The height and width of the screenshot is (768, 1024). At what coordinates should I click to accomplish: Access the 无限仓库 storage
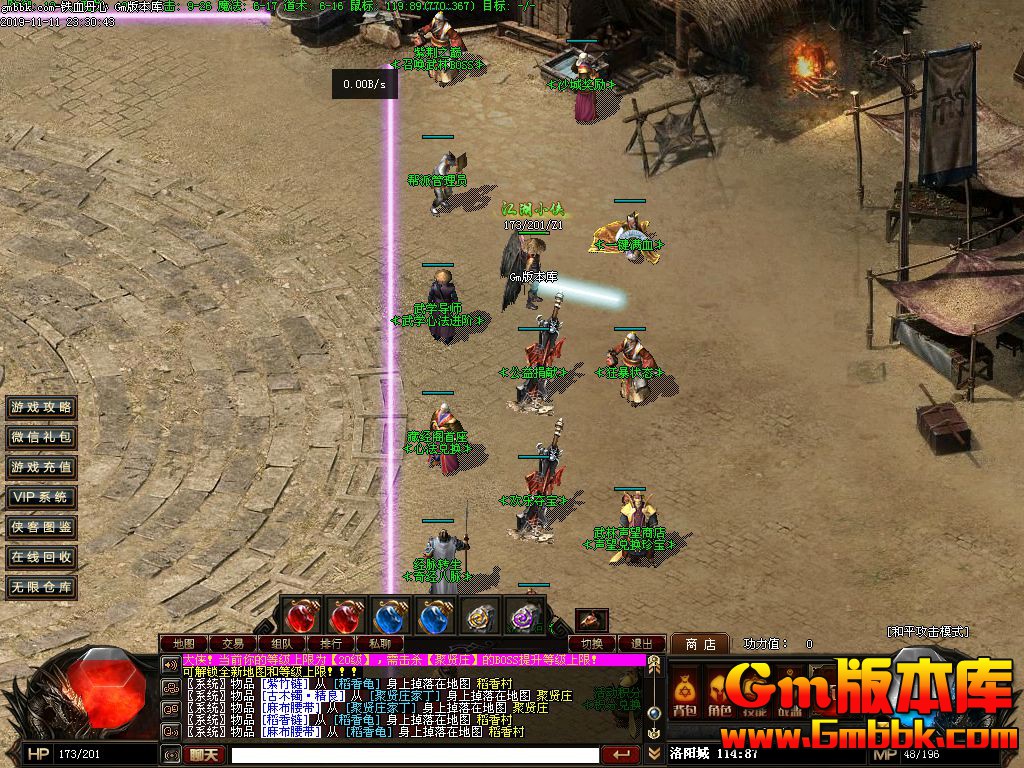click(x=41, y=587)
